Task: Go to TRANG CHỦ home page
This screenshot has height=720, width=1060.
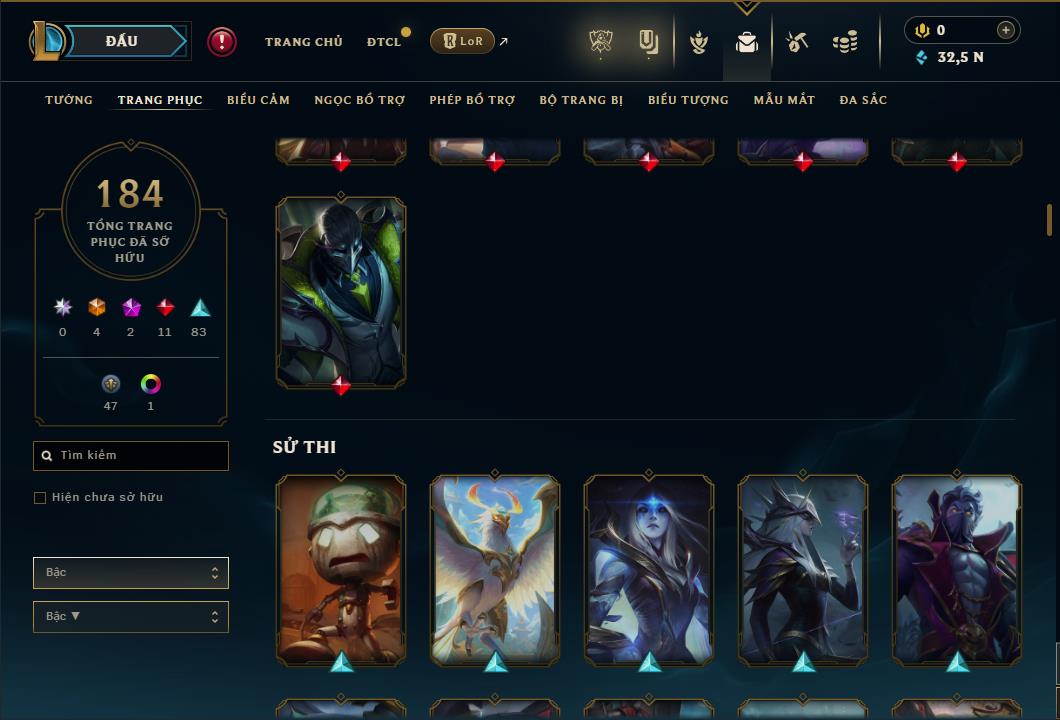Action: (303, 42)
